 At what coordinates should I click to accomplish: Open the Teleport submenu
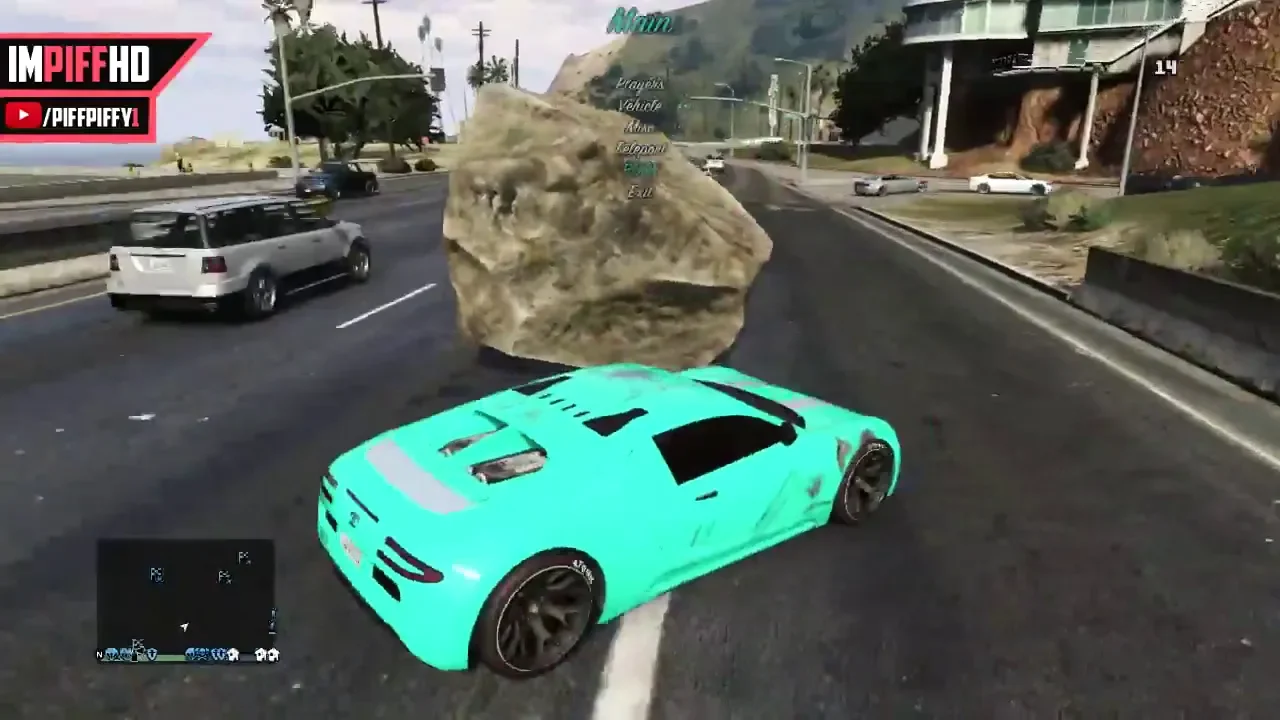tap(640, 148)
